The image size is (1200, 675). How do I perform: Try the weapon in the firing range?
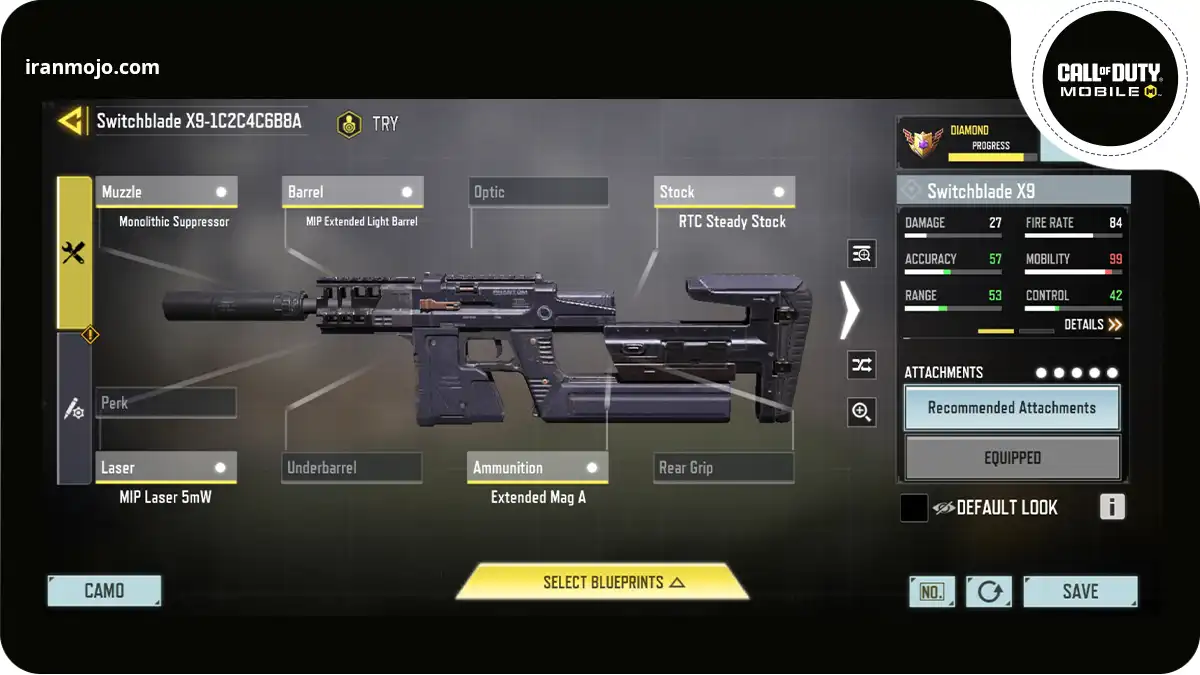[x=368, y=124]
